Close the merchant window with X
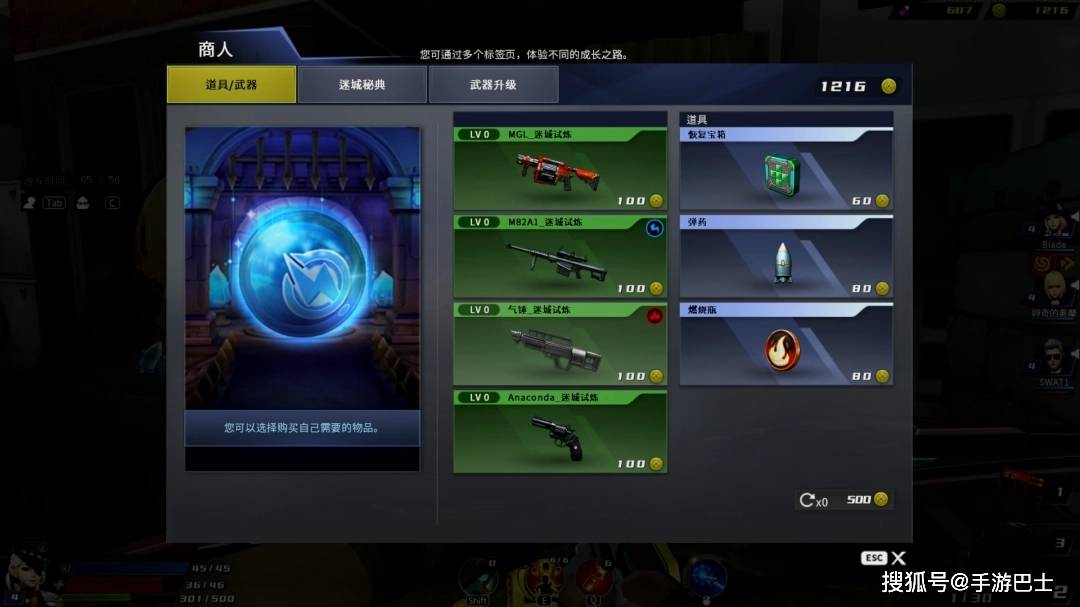Viewport: 1080px width, 607px height. click(898, 558)
